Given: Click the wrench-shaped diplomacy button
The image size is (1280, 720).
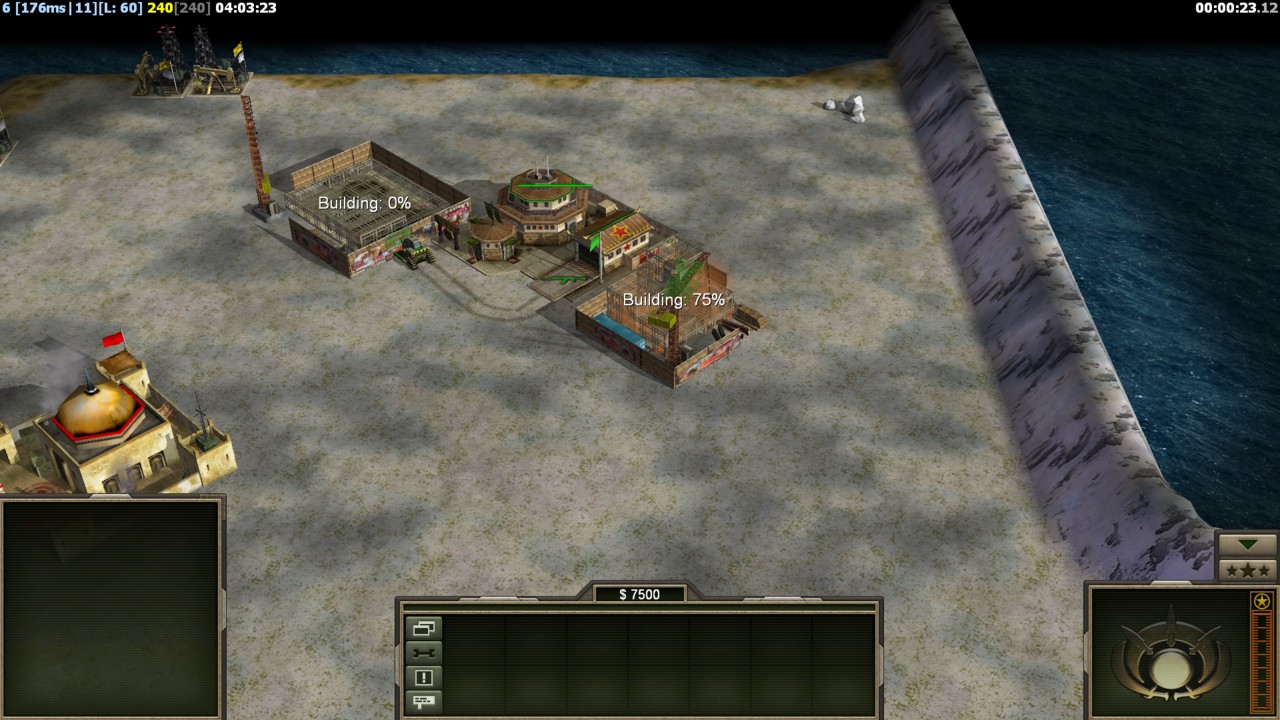Looking at the screenshot, I should [423, 653].
